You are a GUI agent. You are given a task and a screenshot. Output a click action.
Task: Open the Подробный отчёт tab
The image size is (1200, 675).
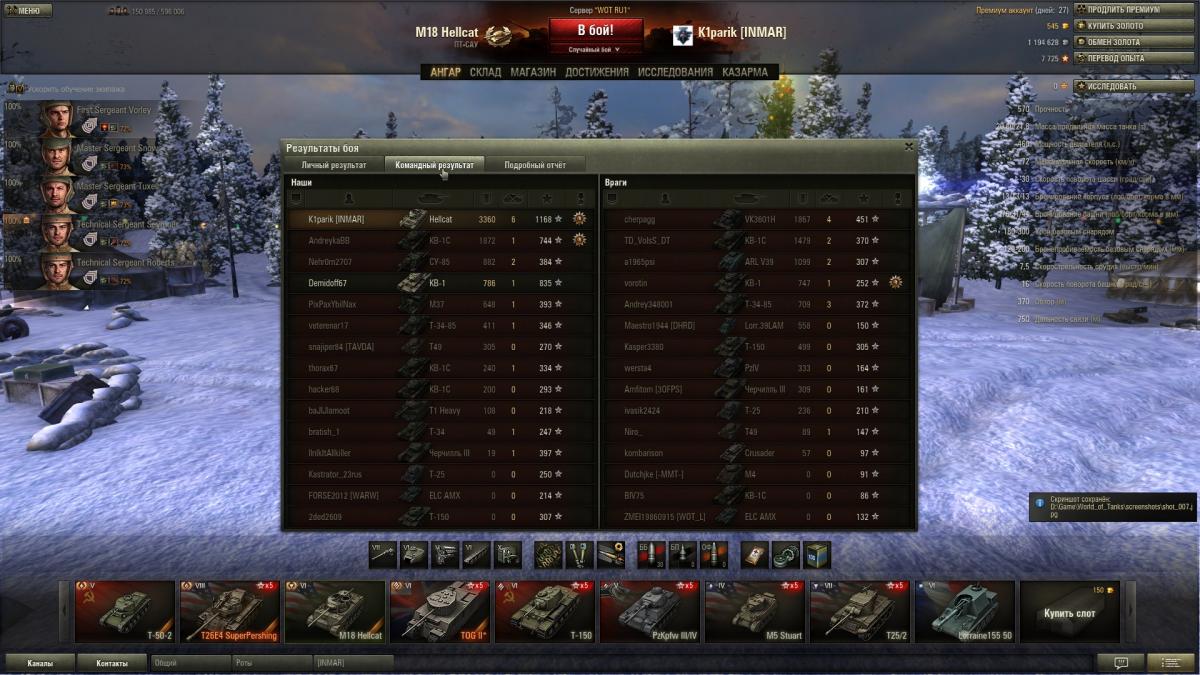tap(534, 165)
